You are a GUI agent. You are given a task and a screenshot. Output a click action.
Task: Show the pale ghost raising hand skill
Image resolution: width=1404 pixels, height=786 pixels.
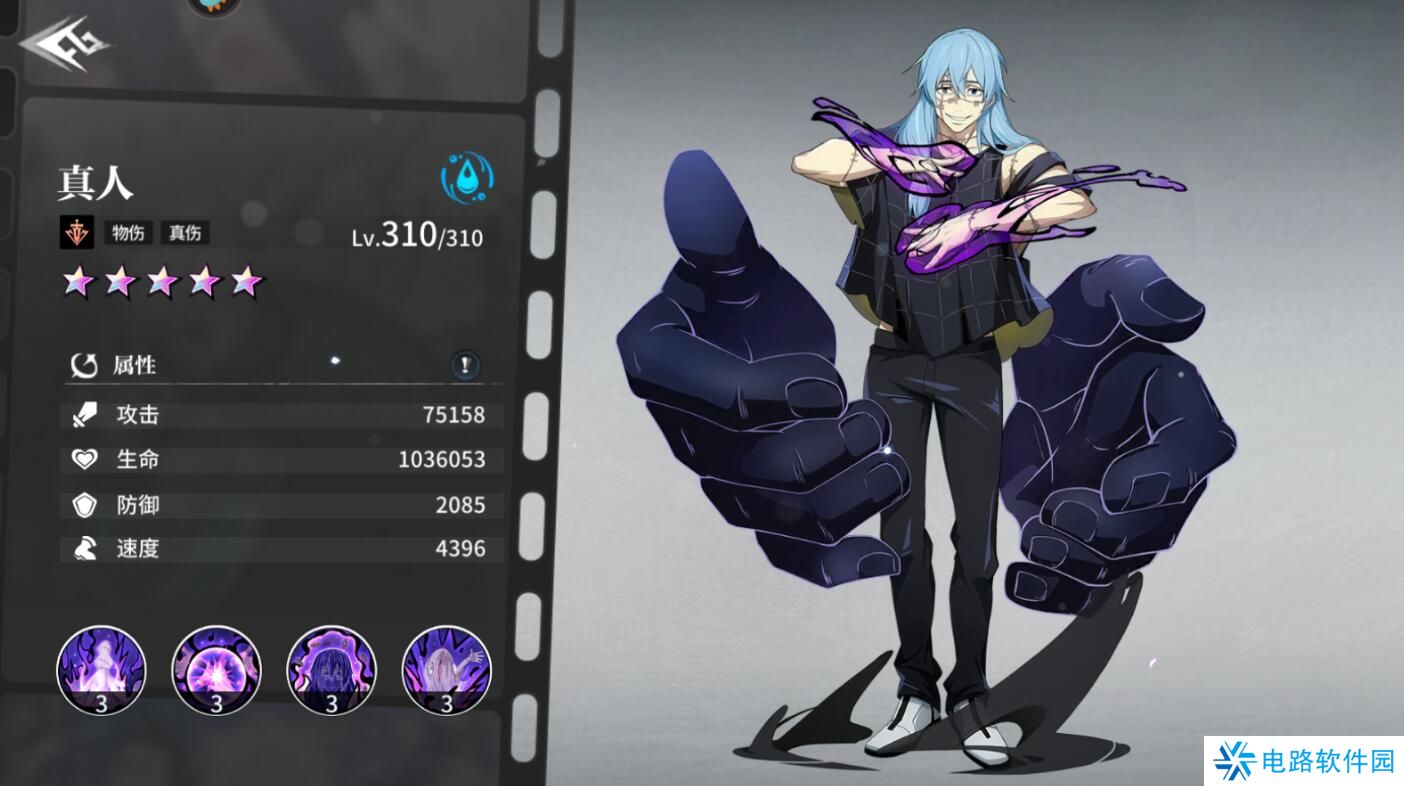(446, 669)
